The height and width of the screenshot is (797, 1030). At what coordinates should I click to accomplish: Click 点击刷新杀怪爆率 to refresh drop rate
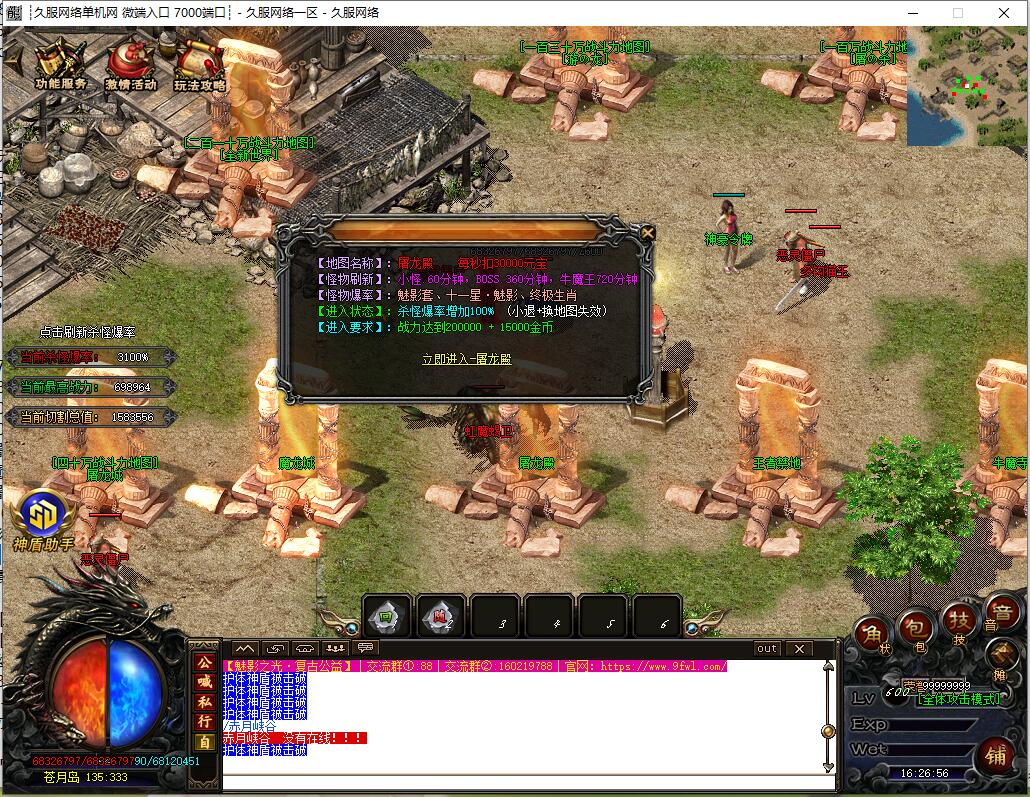[88, 332]
